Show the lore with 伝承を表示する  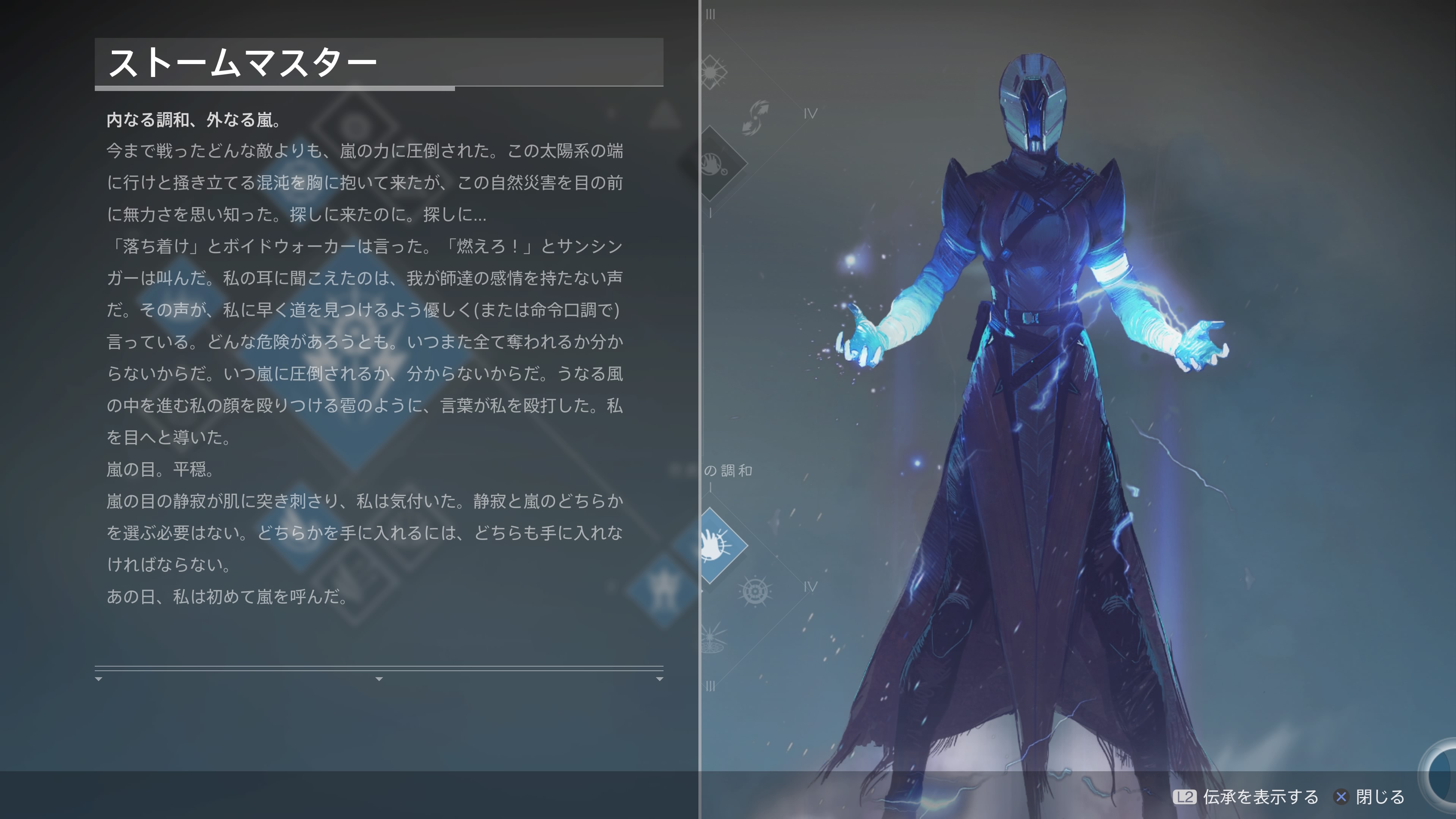pyautogui.click(x=1247, y=797)
